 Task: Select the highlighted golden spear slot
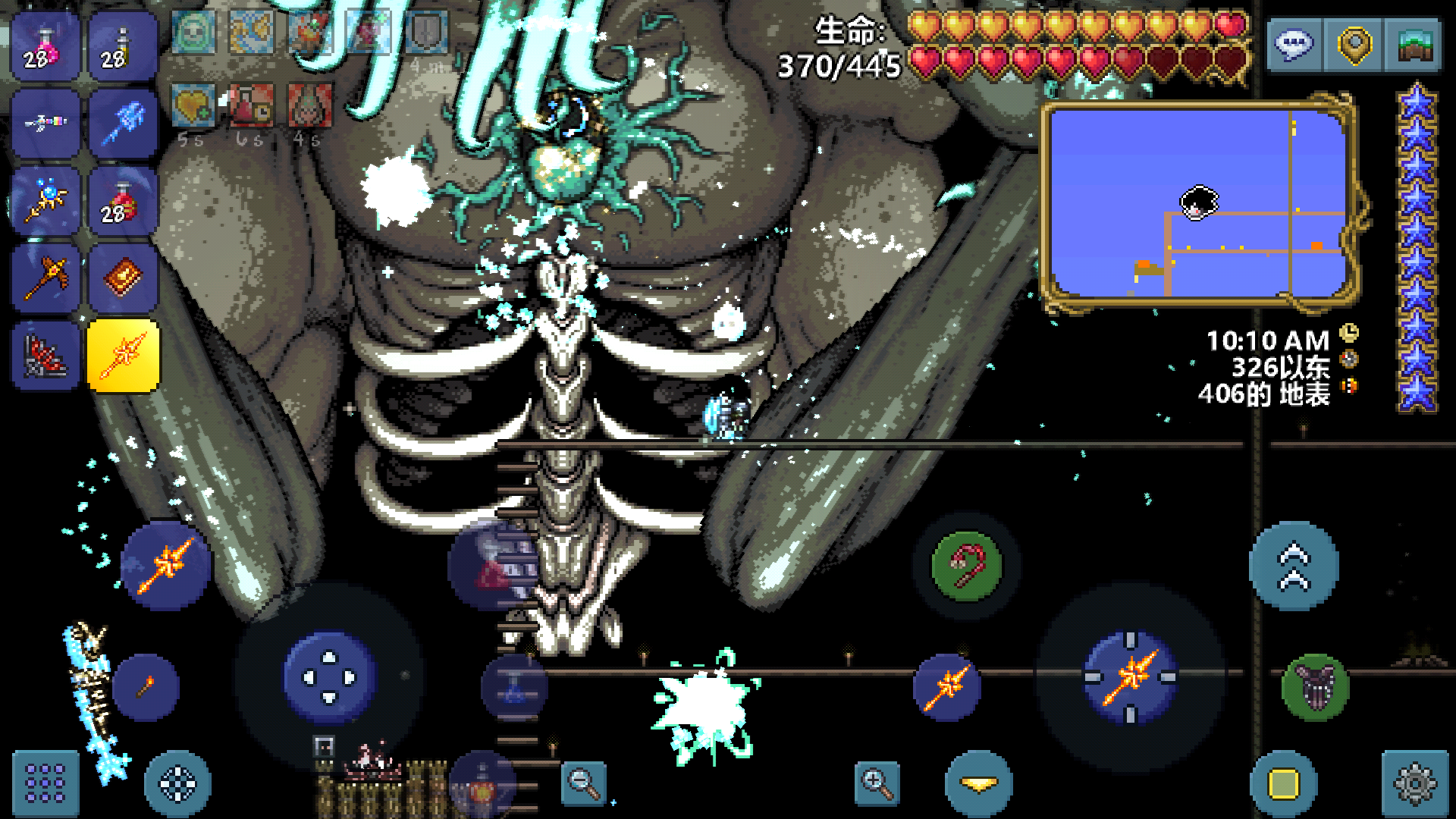[x=123, y=356]
